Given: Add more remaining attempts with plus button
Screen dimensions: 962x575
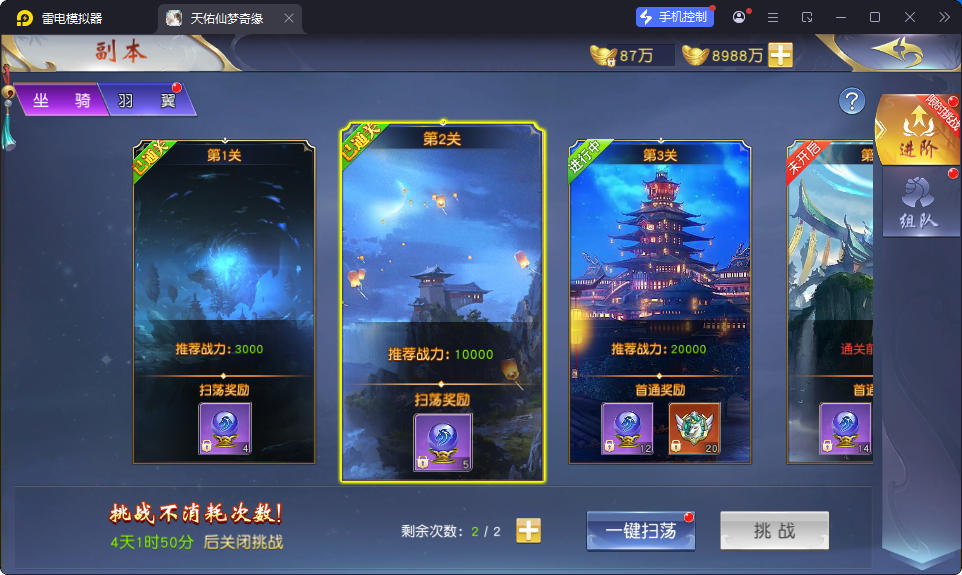Looking at the screenshot, I should (528, 531).
